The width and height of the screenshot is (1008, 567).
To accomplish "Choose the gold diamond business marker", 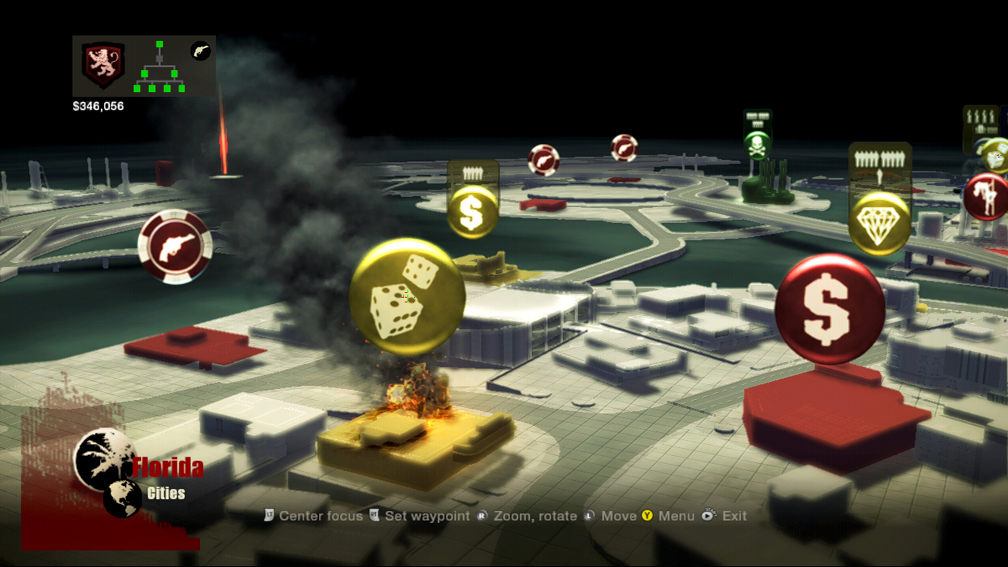I will (x=880, y=222).
